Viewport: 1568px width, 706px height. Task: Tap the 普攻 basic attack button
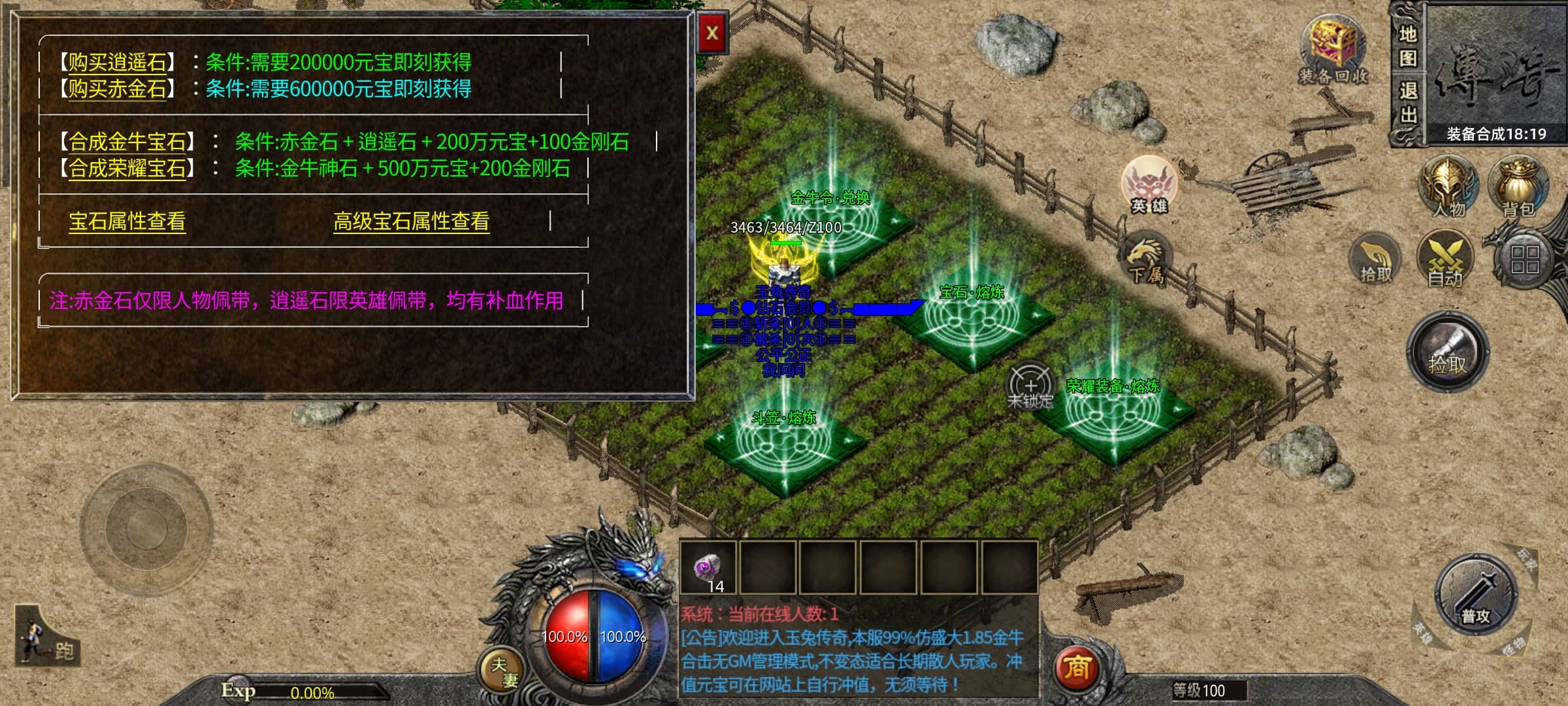tap(1475, 595)
